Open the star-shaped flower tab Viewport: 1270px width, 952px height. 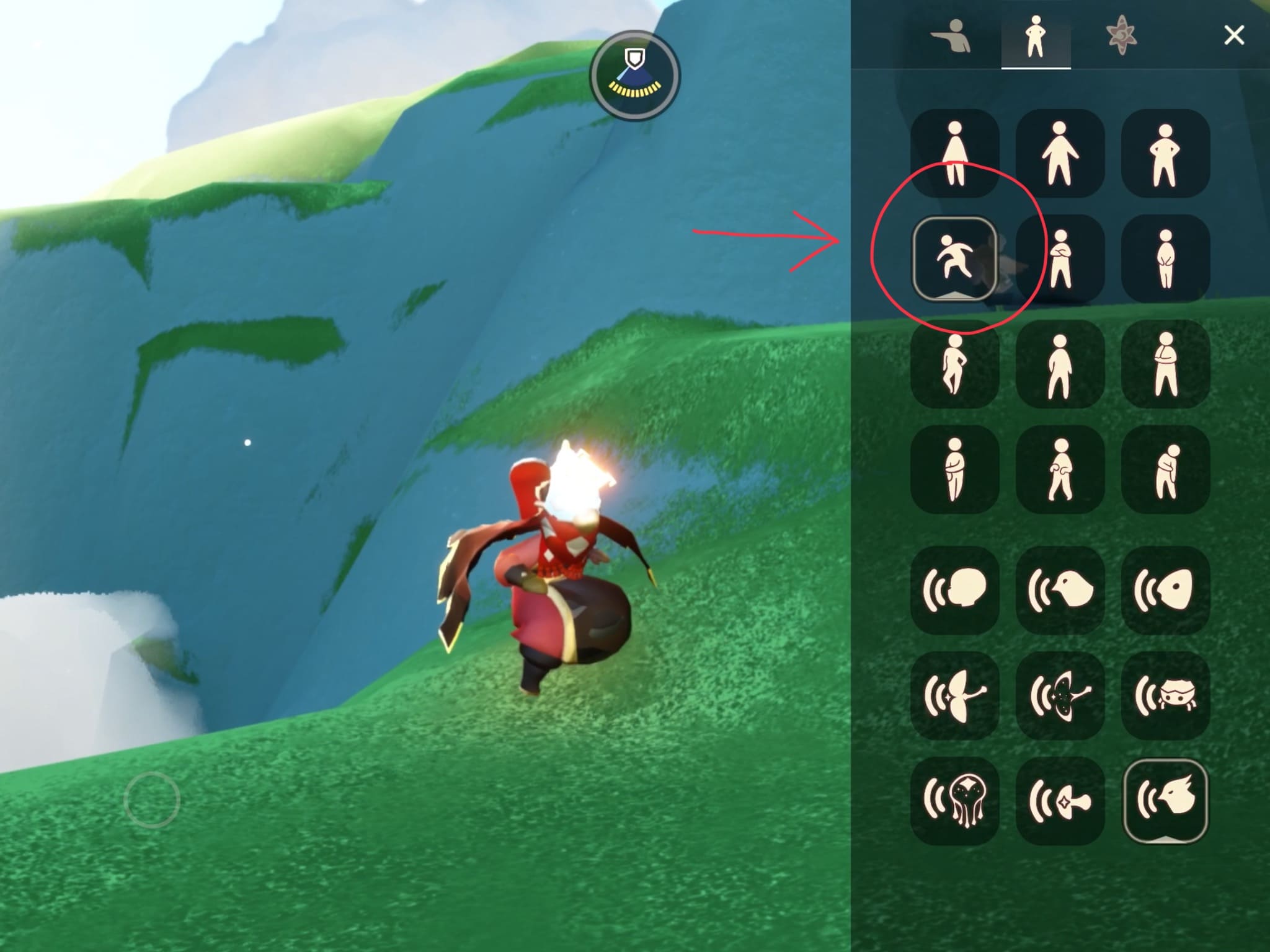(1121, 37)
